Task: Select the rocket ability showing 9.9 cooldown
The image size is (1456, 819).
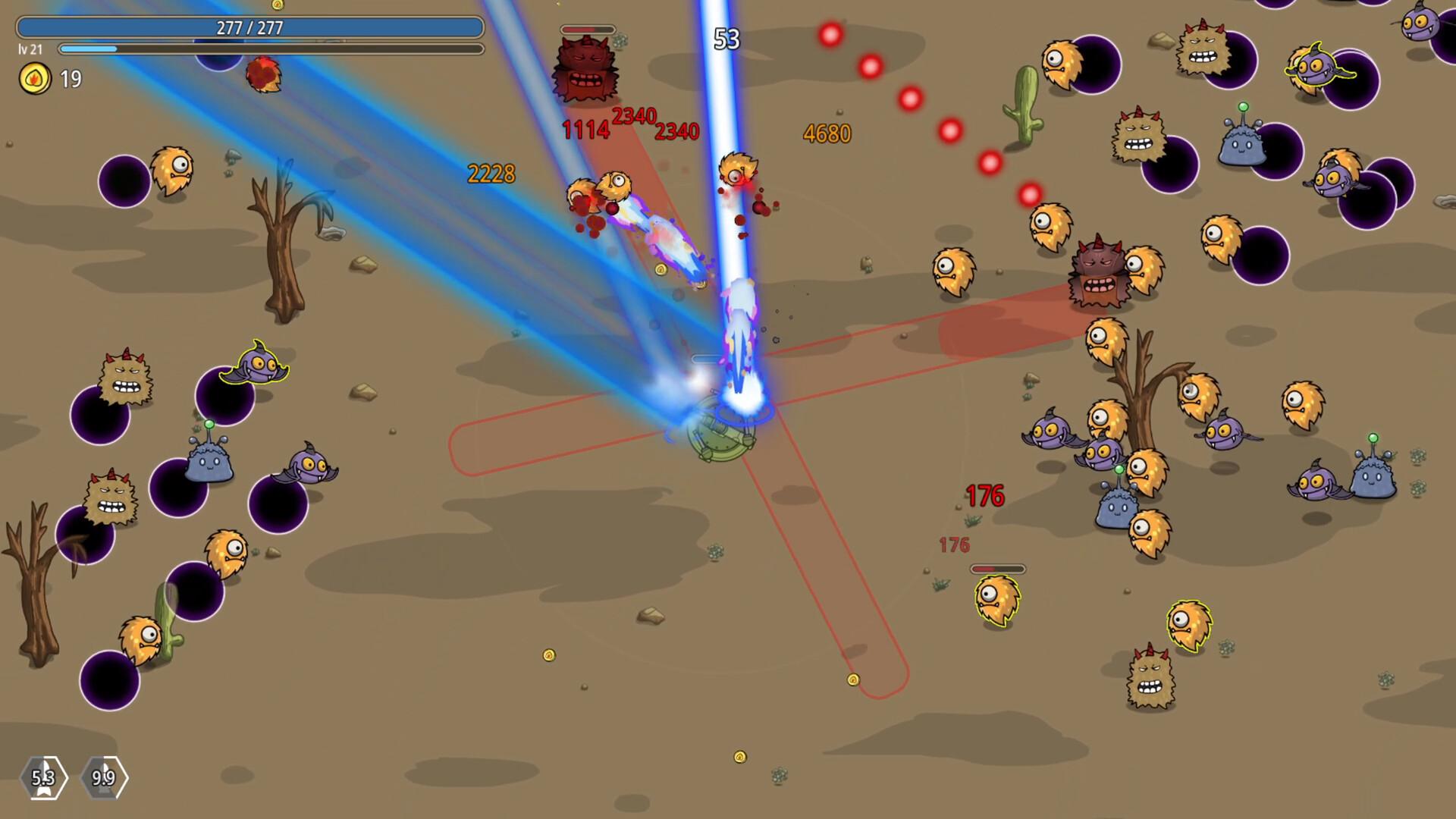Action: [103, 777]
